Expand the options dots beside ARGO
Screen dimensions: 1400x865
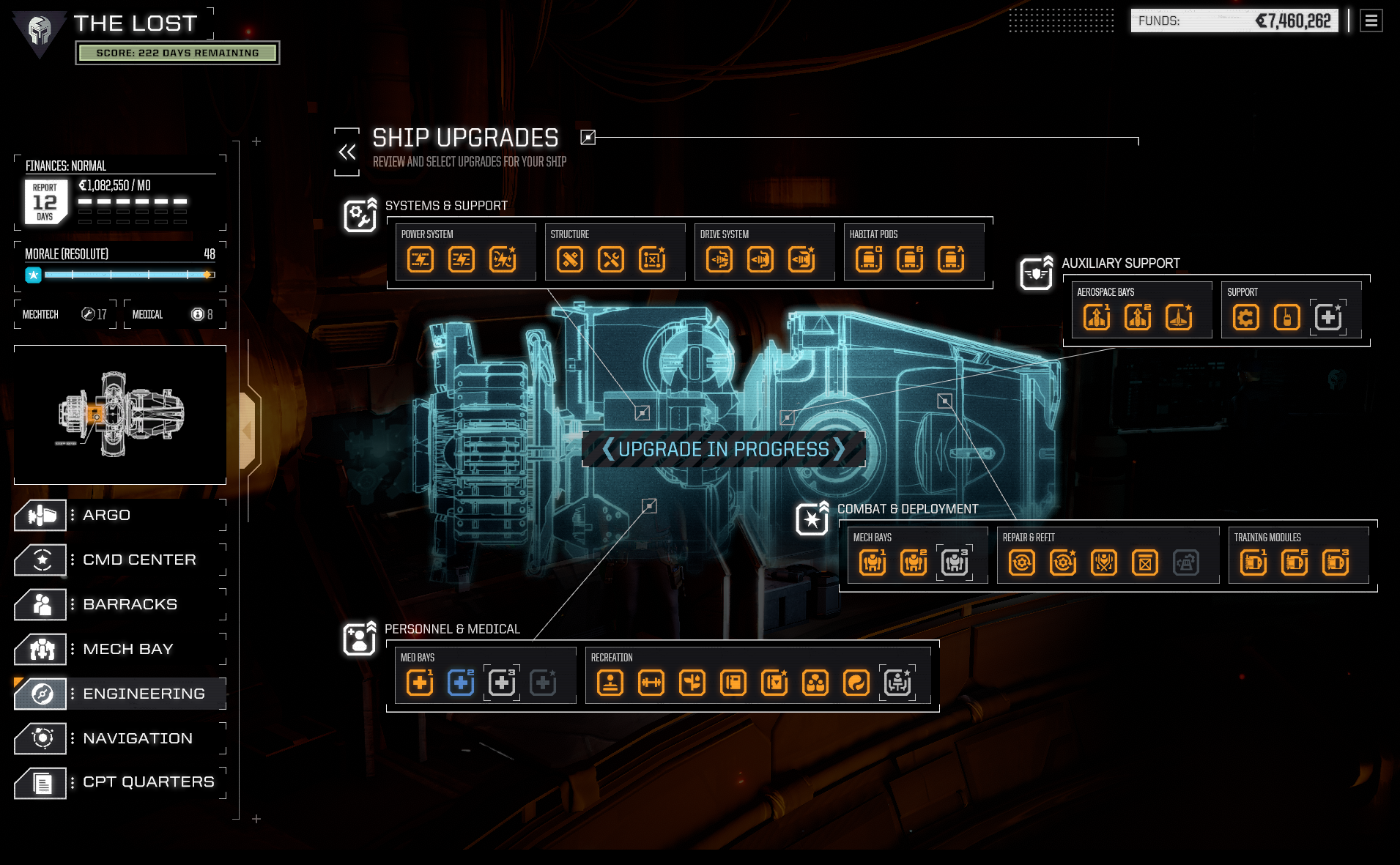[71, 514]
